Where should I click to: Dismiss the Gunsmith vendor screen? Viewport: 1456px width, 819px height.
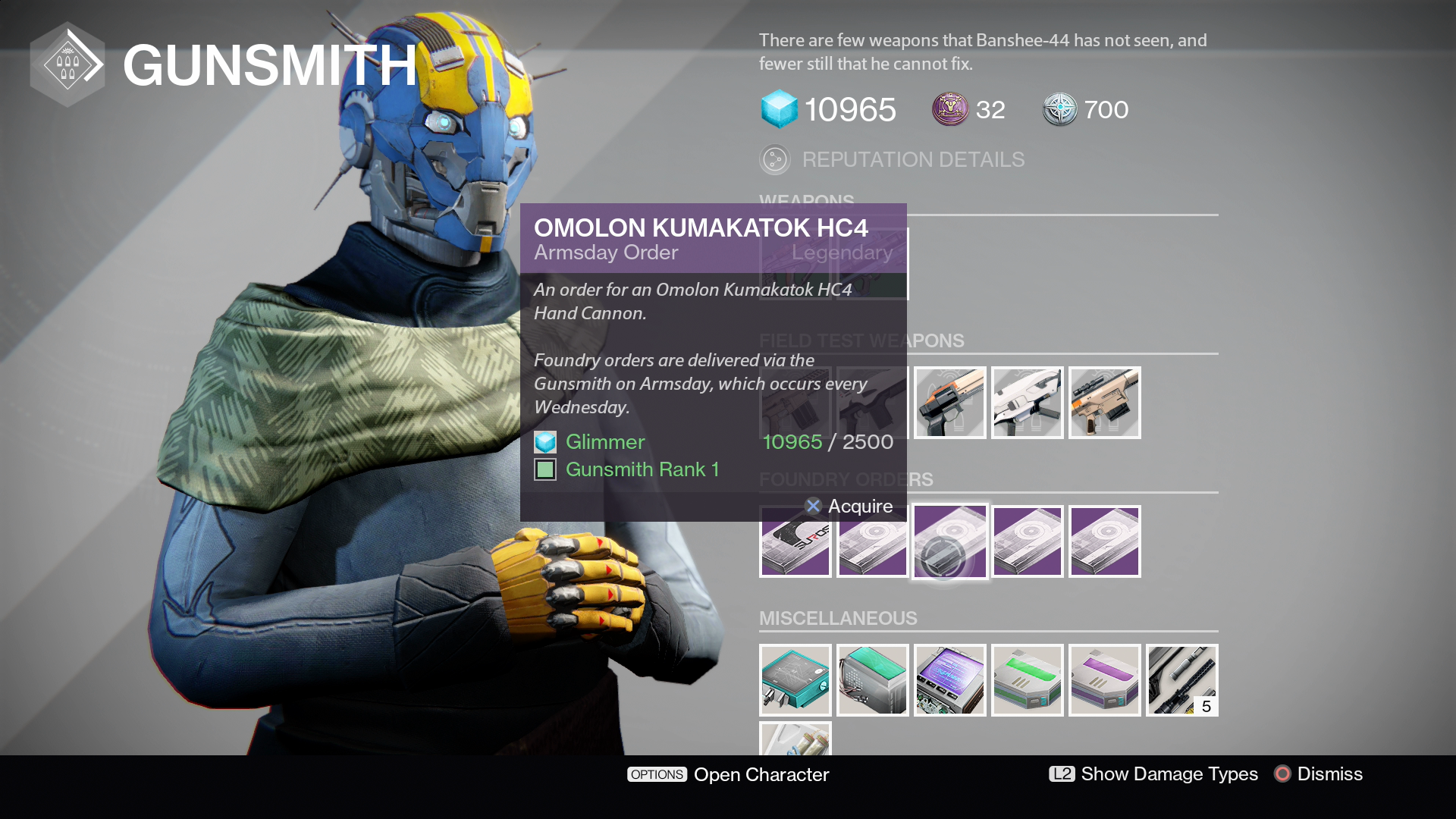coord(1319,774)
